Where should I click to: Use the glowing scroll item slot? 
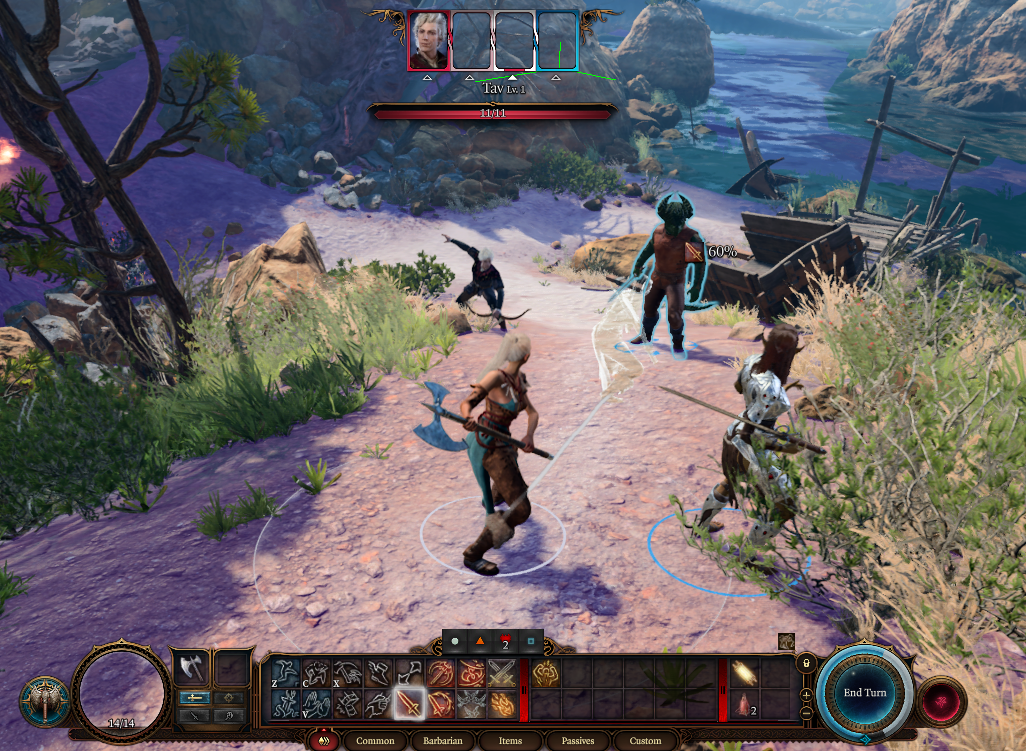tap(743, 673)
